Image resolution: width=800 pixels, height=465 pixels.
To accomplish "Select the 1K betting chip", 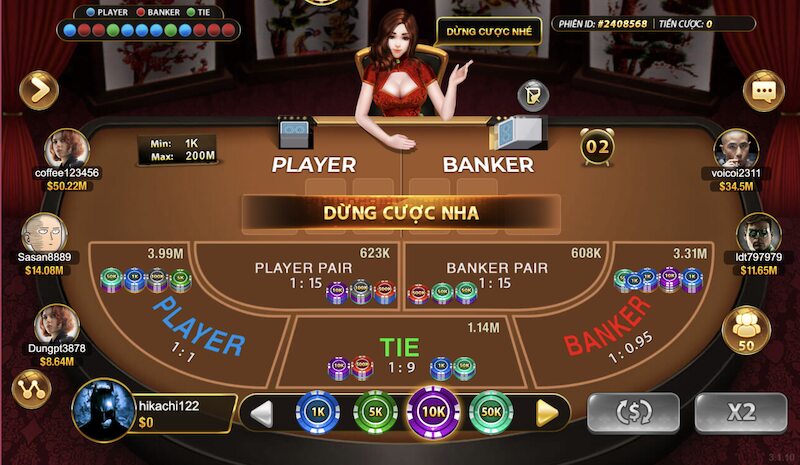I will click(x=317, y=411).
